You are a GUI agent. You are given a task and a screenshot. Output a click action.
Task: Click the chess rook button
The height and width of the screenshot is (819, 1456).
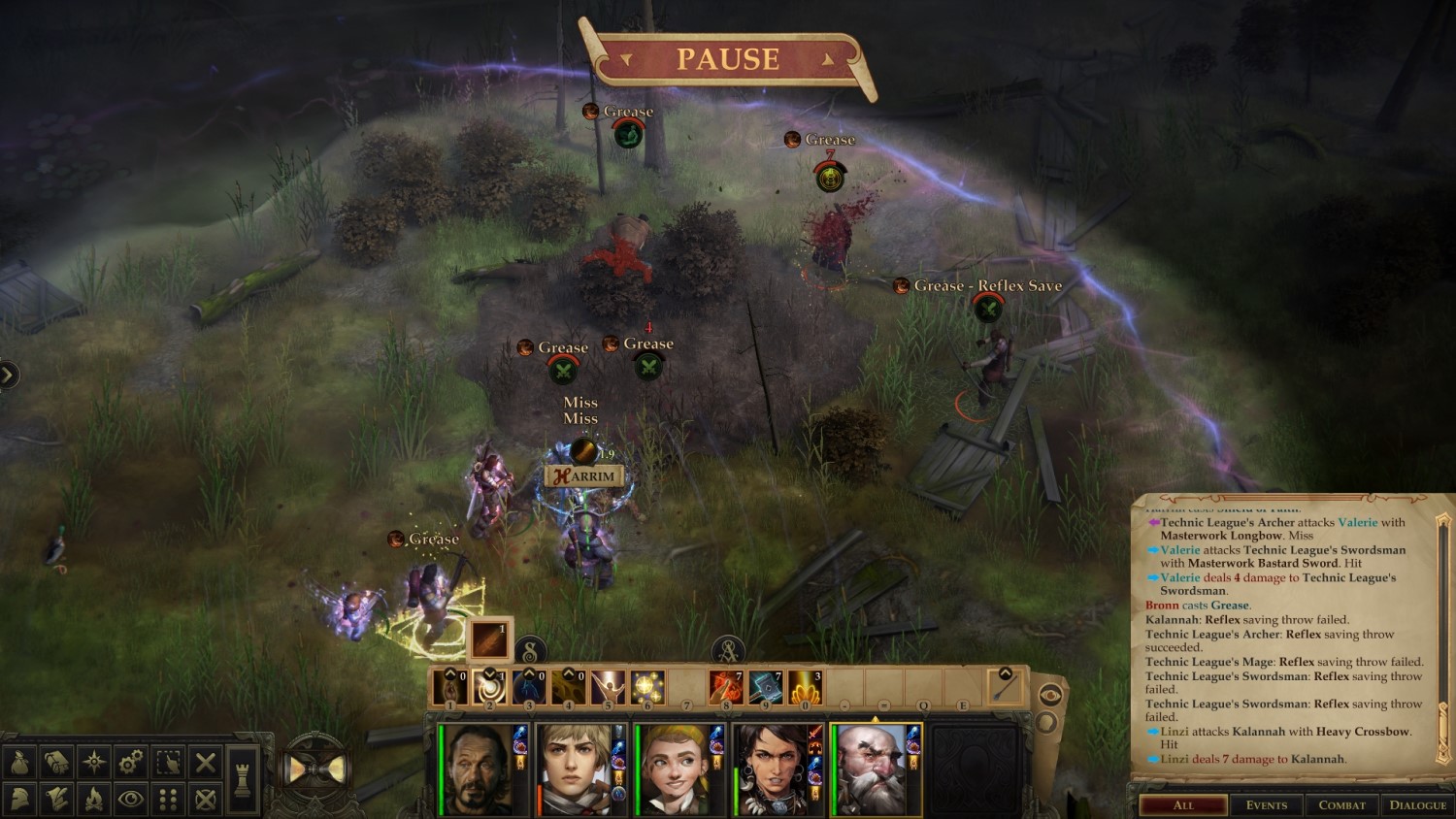[x=243, y=779]
